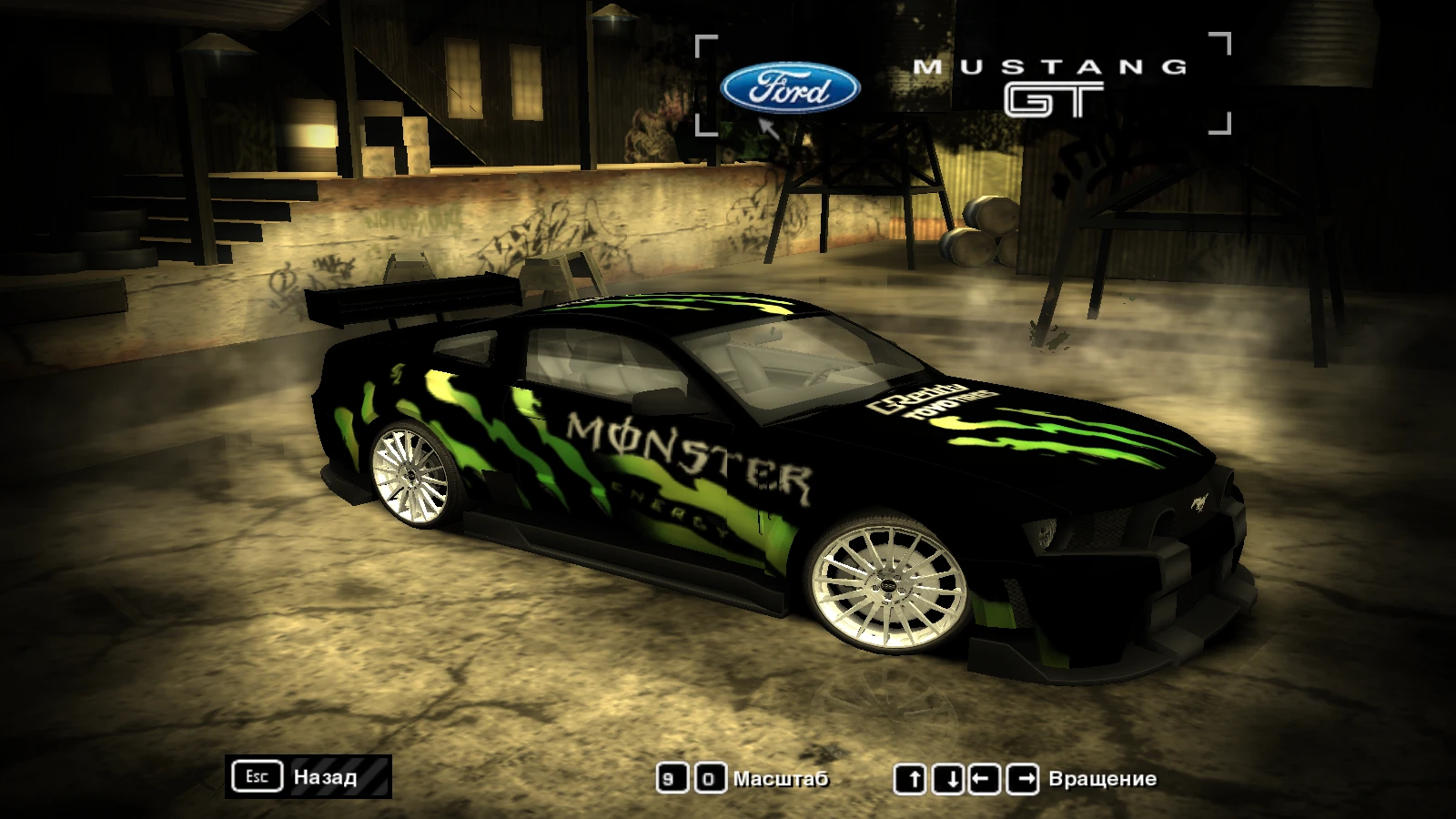Click the Esc key icon

click(x=258, y=776)
